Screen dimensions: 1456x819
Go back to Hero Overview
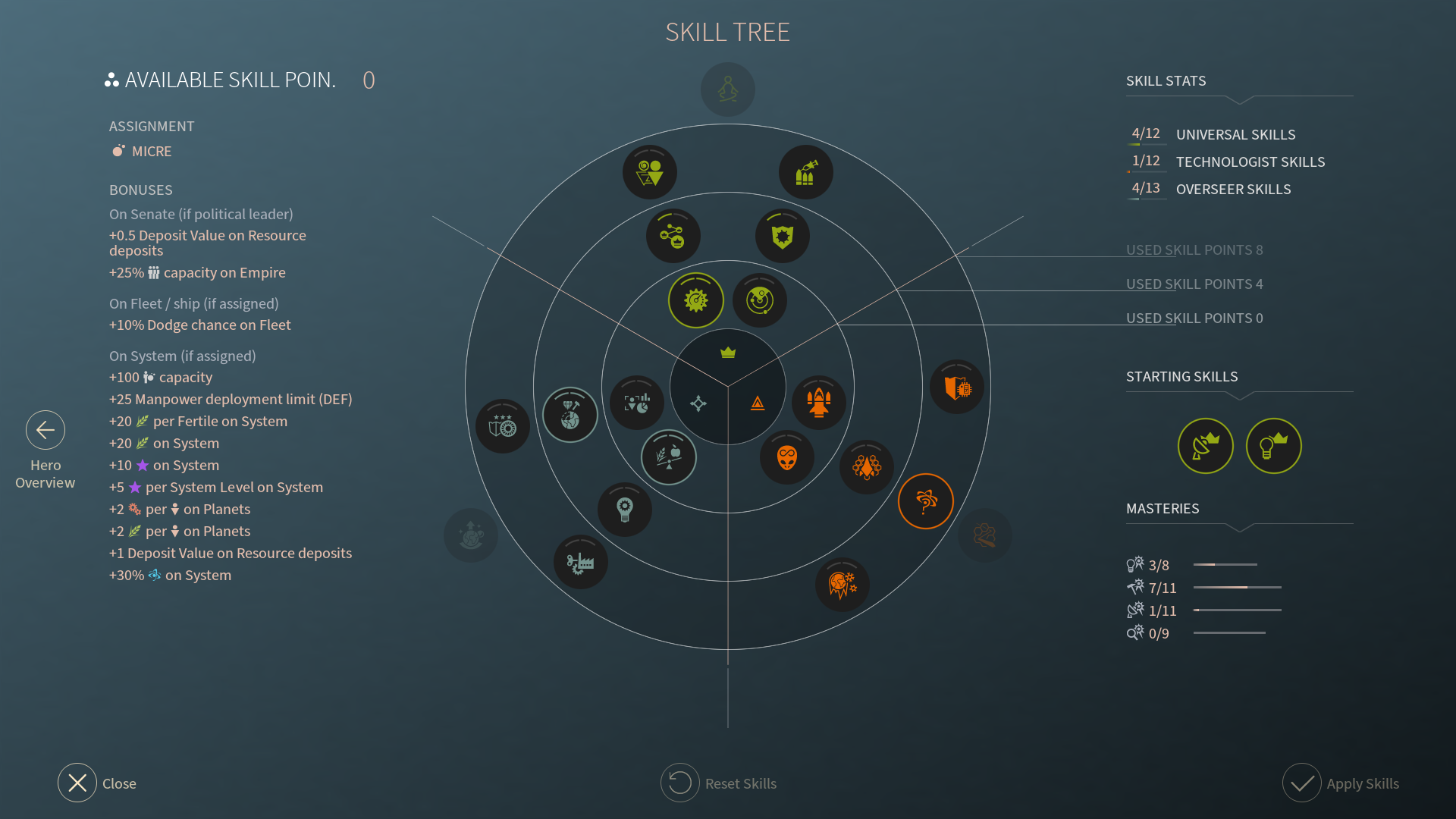tap(45, 431)
